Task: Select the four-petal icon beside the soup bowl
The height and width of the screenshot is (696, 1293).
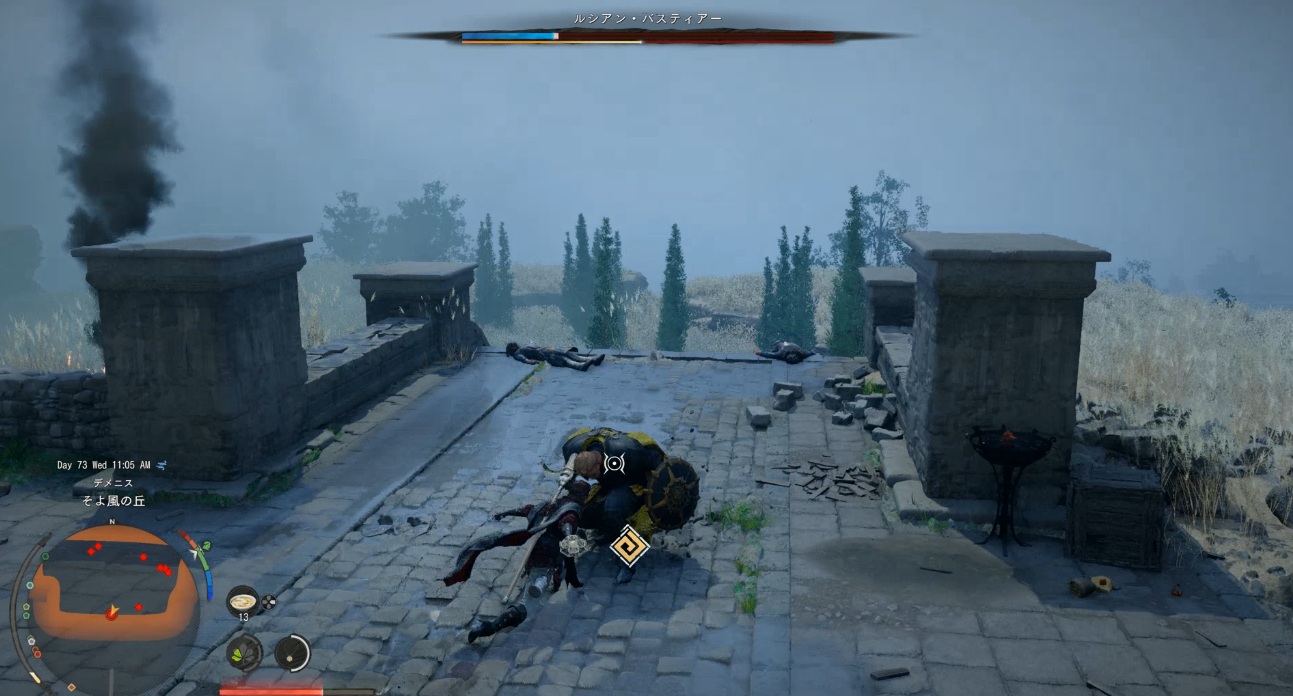Action: (268, 603)
